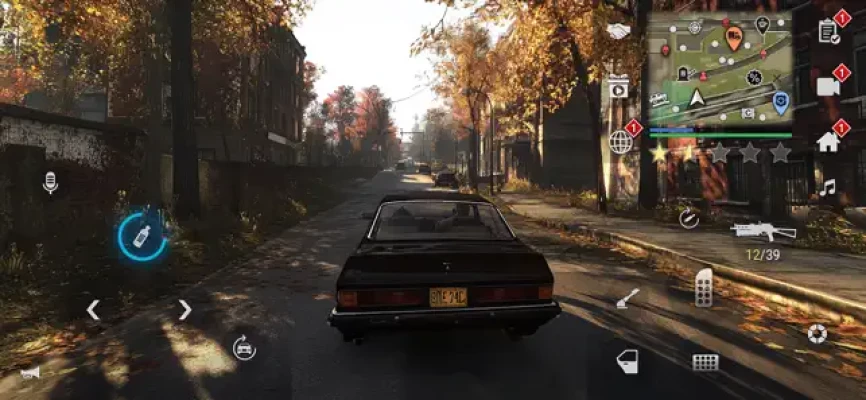Honk the car horn
This screenshot has height=400, width=866.
(30, 373)
